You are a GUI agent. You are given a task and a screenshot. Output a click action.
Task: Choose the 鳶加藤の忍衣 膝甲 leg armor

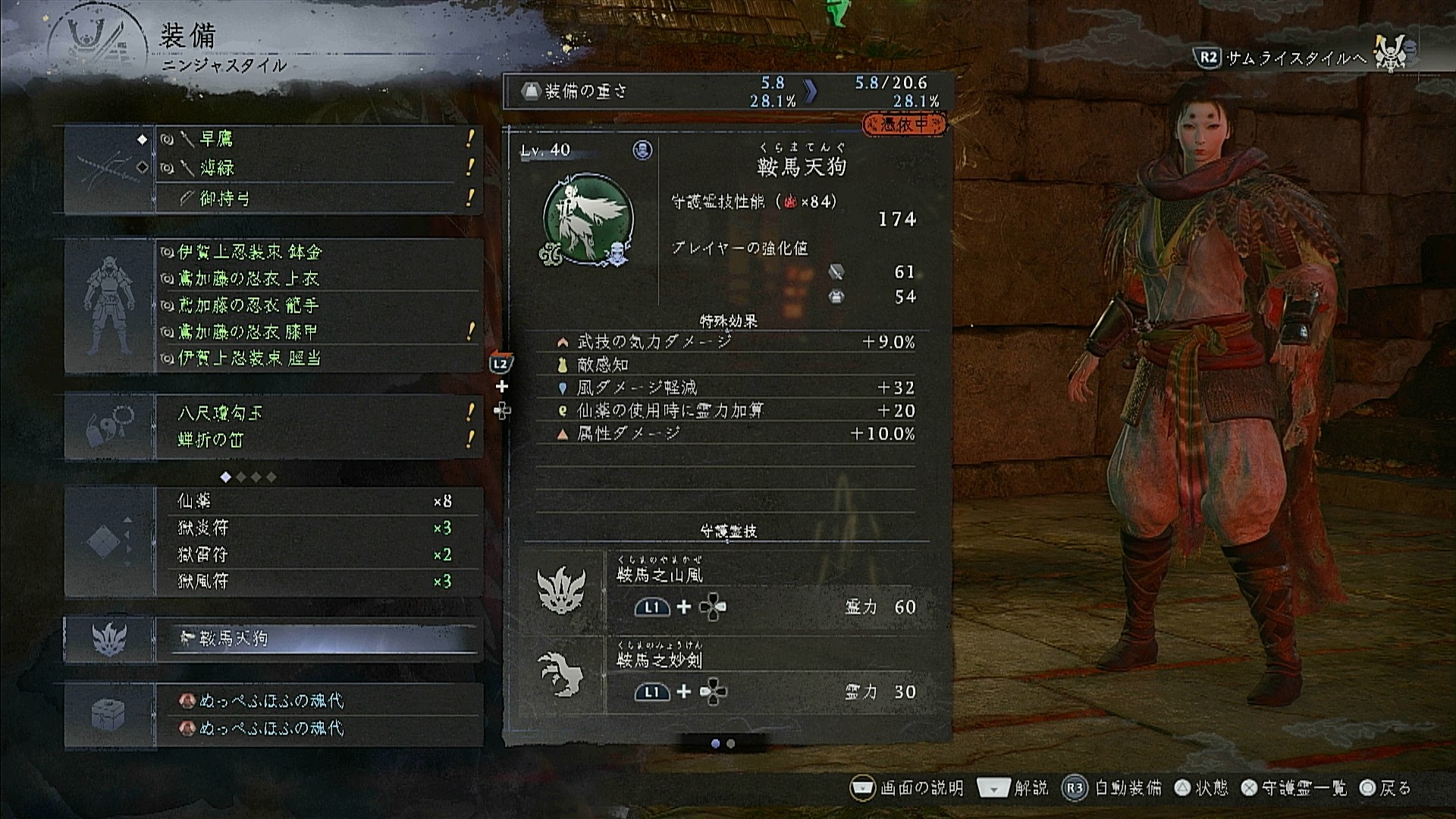click(318, 332)
